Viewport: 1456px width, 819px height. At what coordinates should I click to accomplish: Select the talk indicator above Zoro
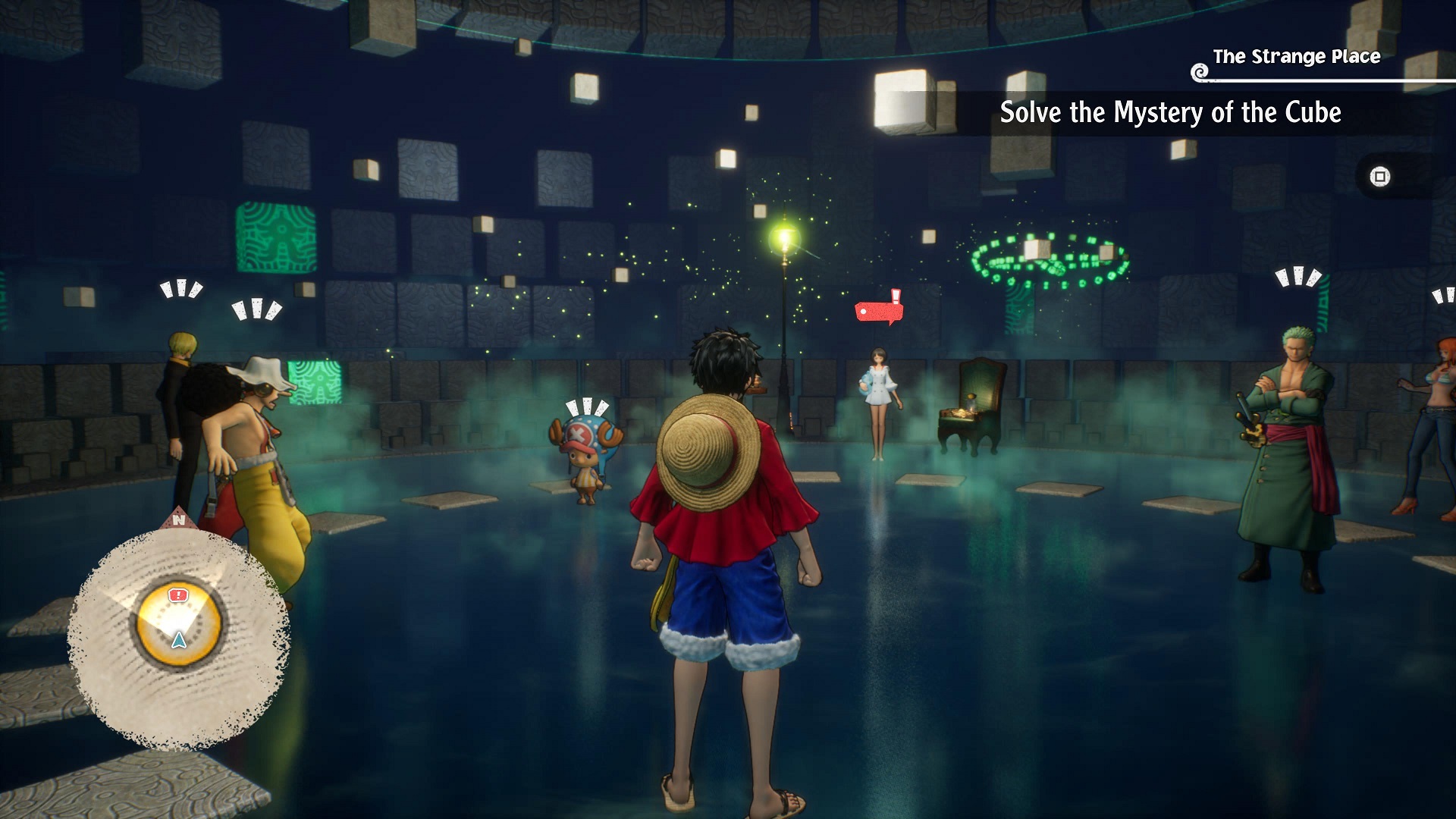pos(1298,277)
